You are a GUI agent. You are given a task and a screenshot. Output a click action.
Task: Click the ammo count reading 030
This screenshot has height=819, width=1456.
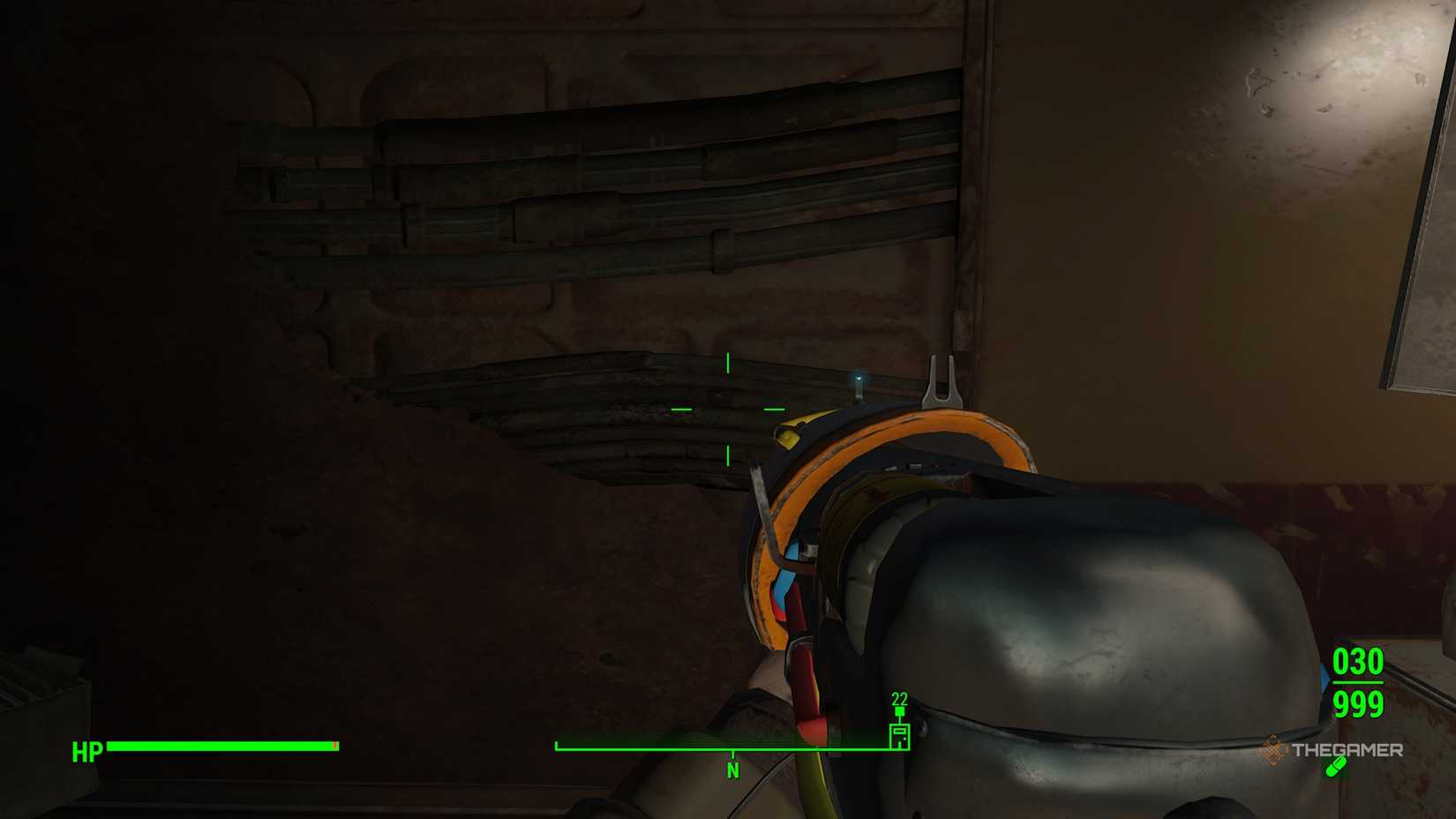coord(1357,661)
